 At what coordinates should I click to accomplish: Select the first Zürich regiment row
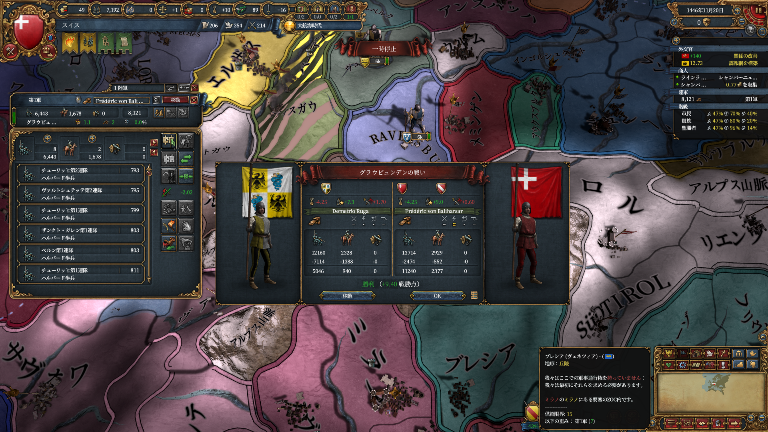[x=82, y=171]
